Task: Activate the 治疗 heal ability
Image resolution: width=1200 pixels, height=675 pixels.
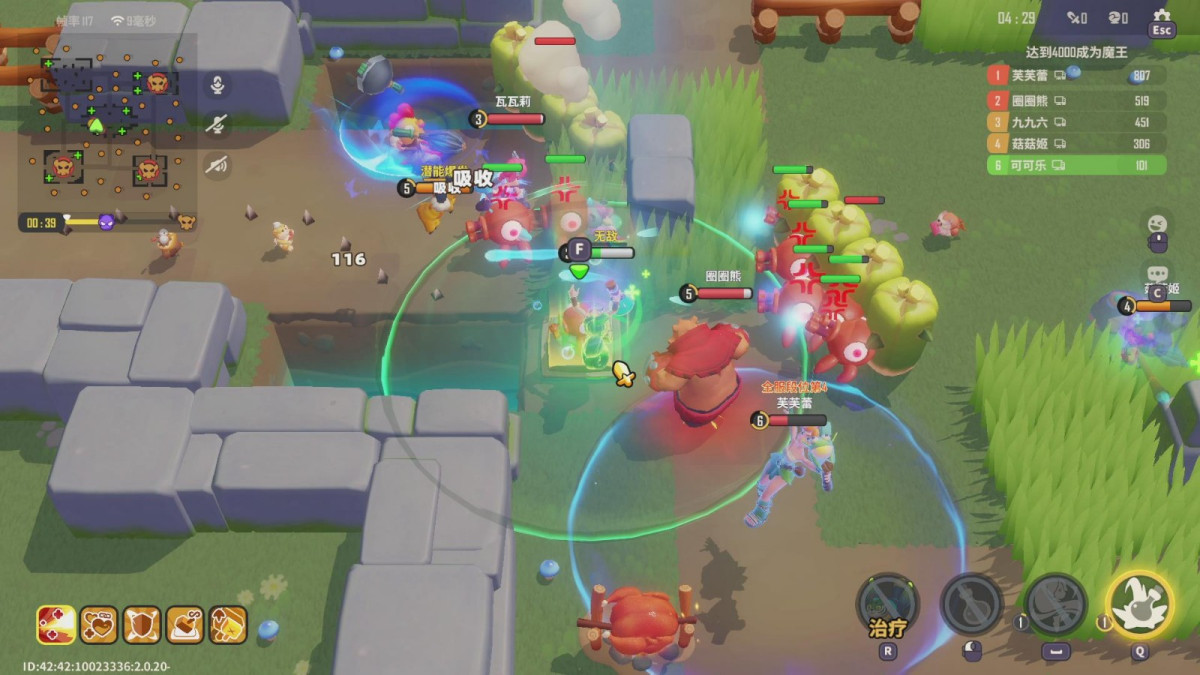Action: pos(887,604)
